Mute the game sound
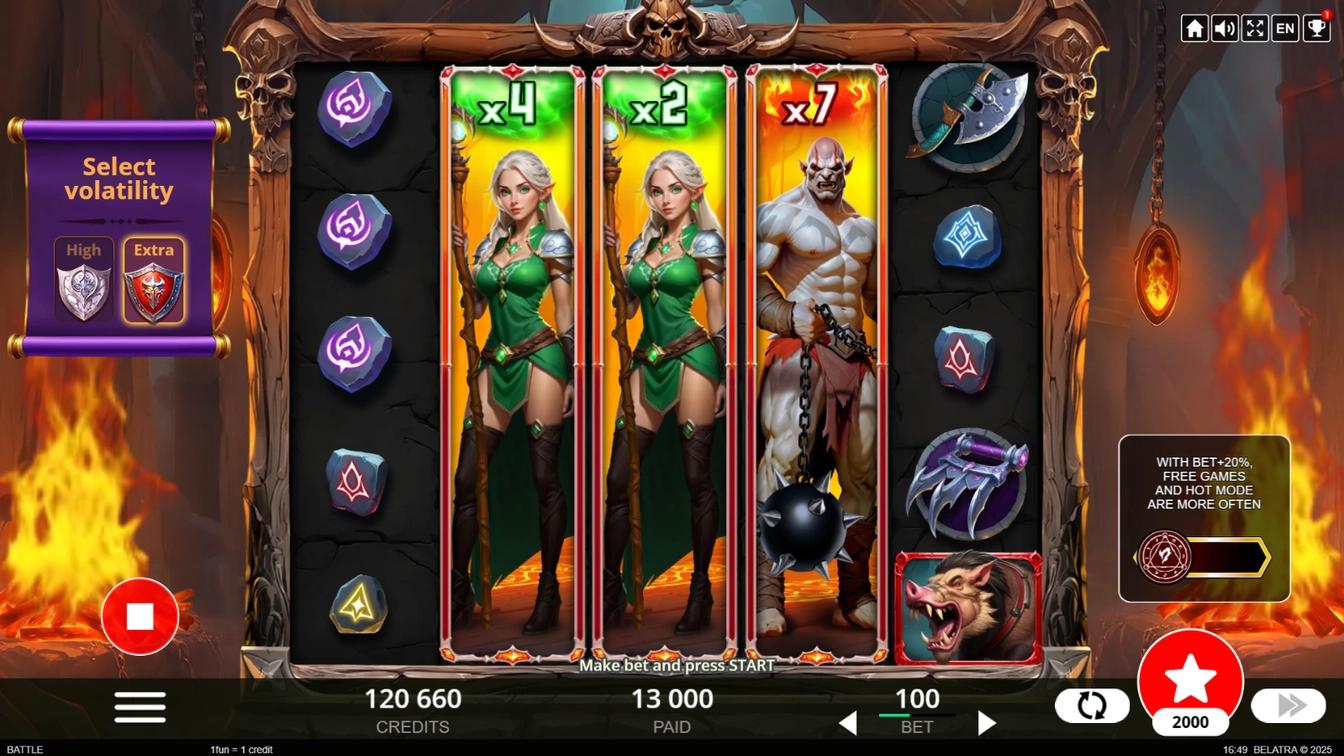Screen dimensions: 1344x756 (1224, 28)
